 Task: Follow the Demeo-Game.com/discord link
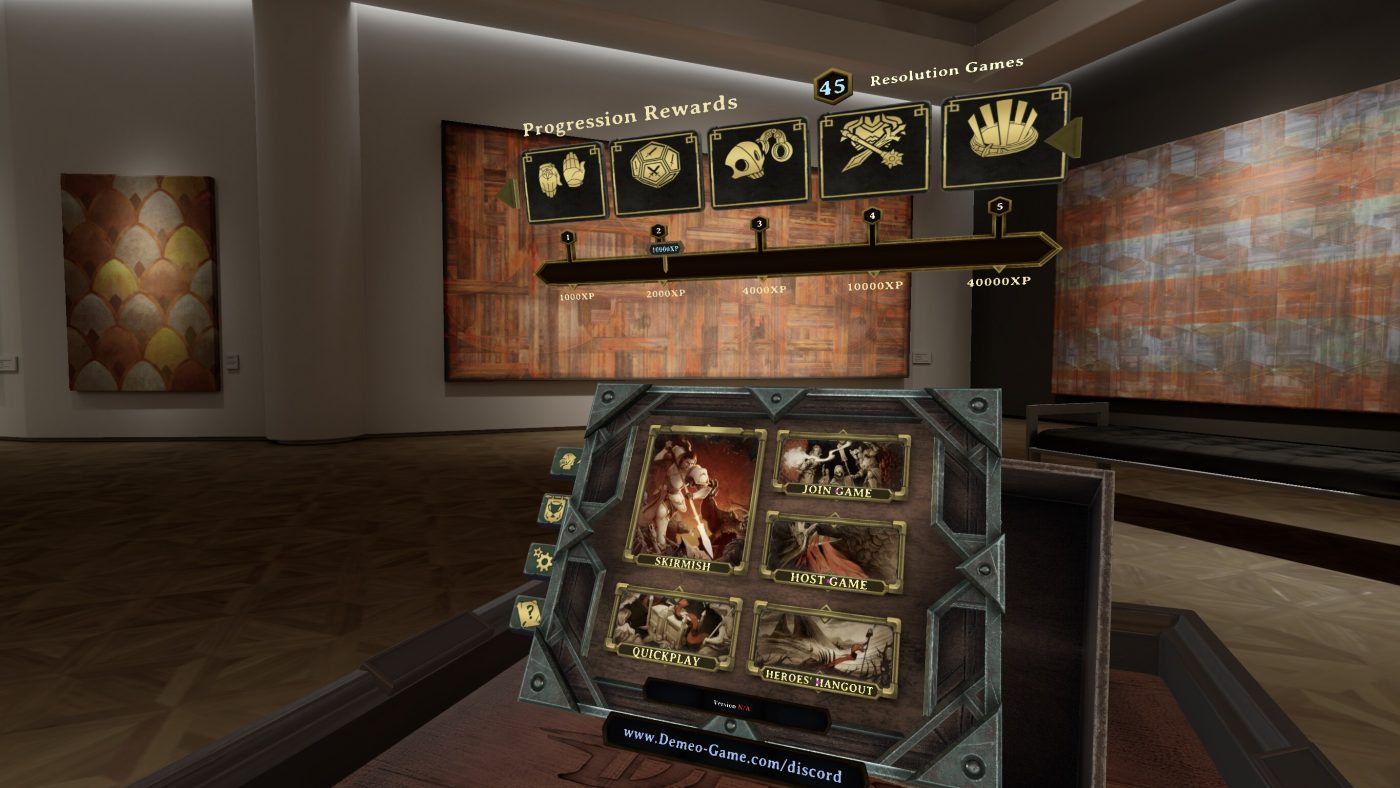(731, 755)
